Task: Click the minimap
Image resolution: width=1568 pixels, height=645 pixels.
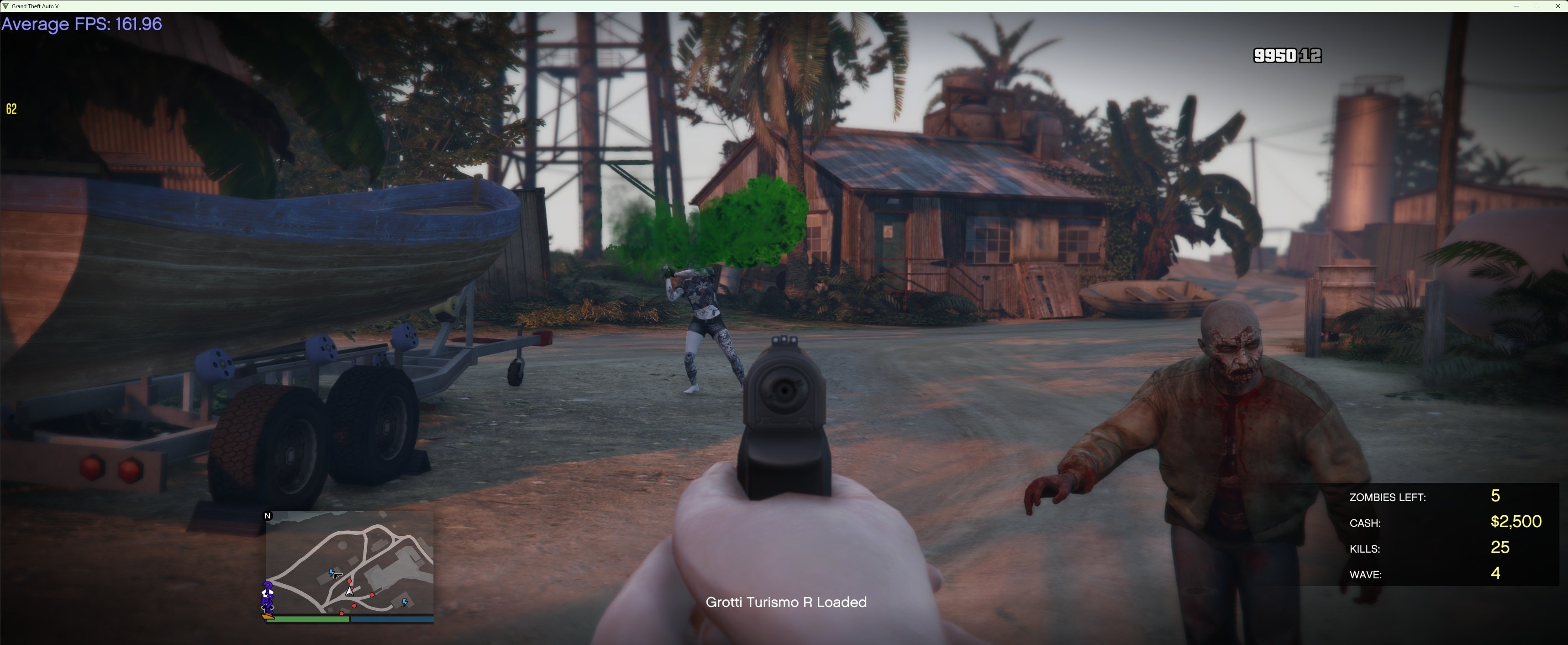Action: click(349, 562)
